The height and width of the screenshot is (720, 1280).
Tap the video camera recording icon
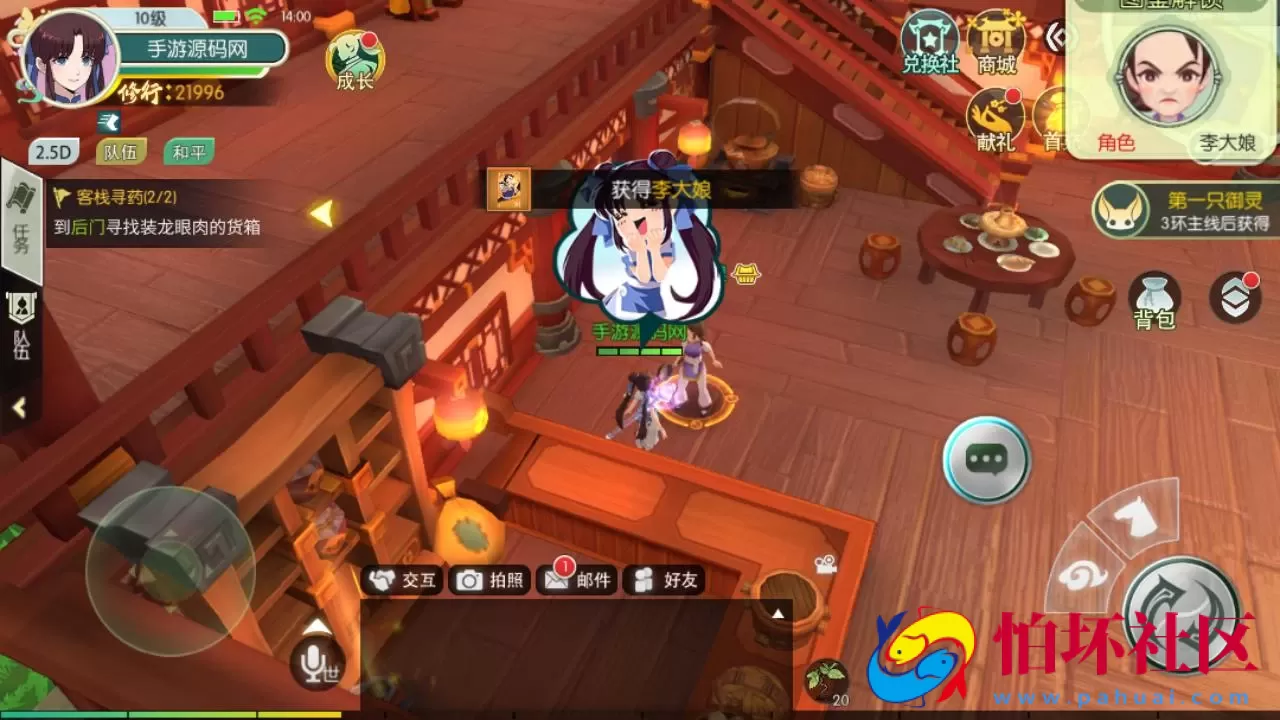[x=826, y=563]
